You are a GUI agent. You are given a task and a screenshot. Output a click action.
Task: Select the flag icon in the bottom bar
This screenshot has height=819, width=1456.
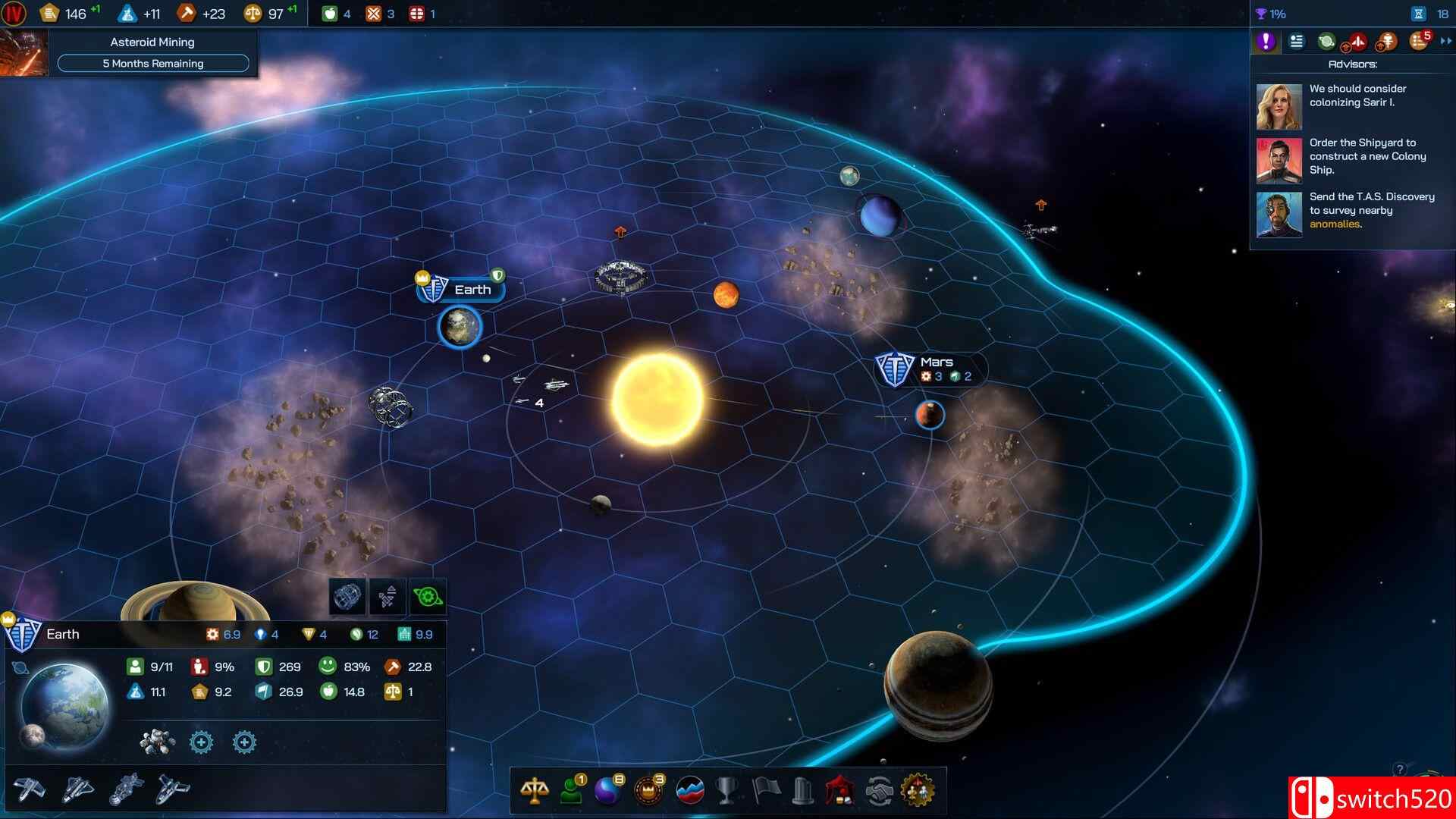click(768, 791)
